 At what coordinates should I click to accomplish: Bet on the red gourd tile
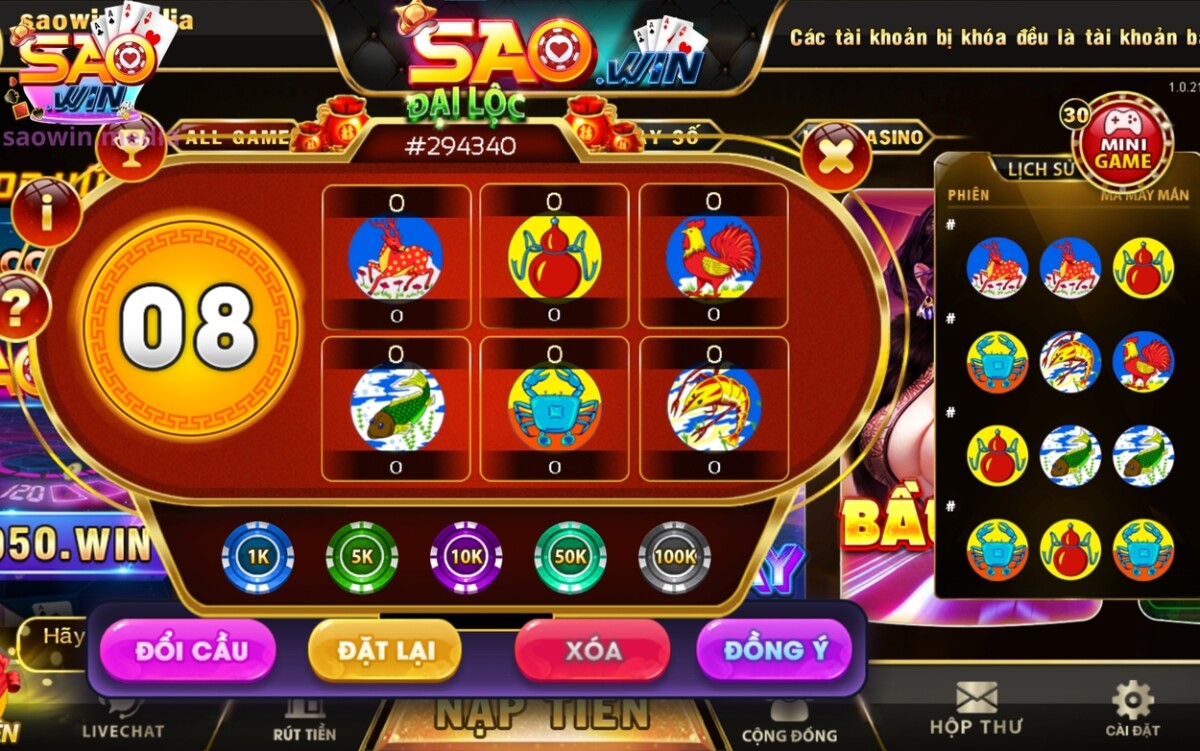point(554,257)
